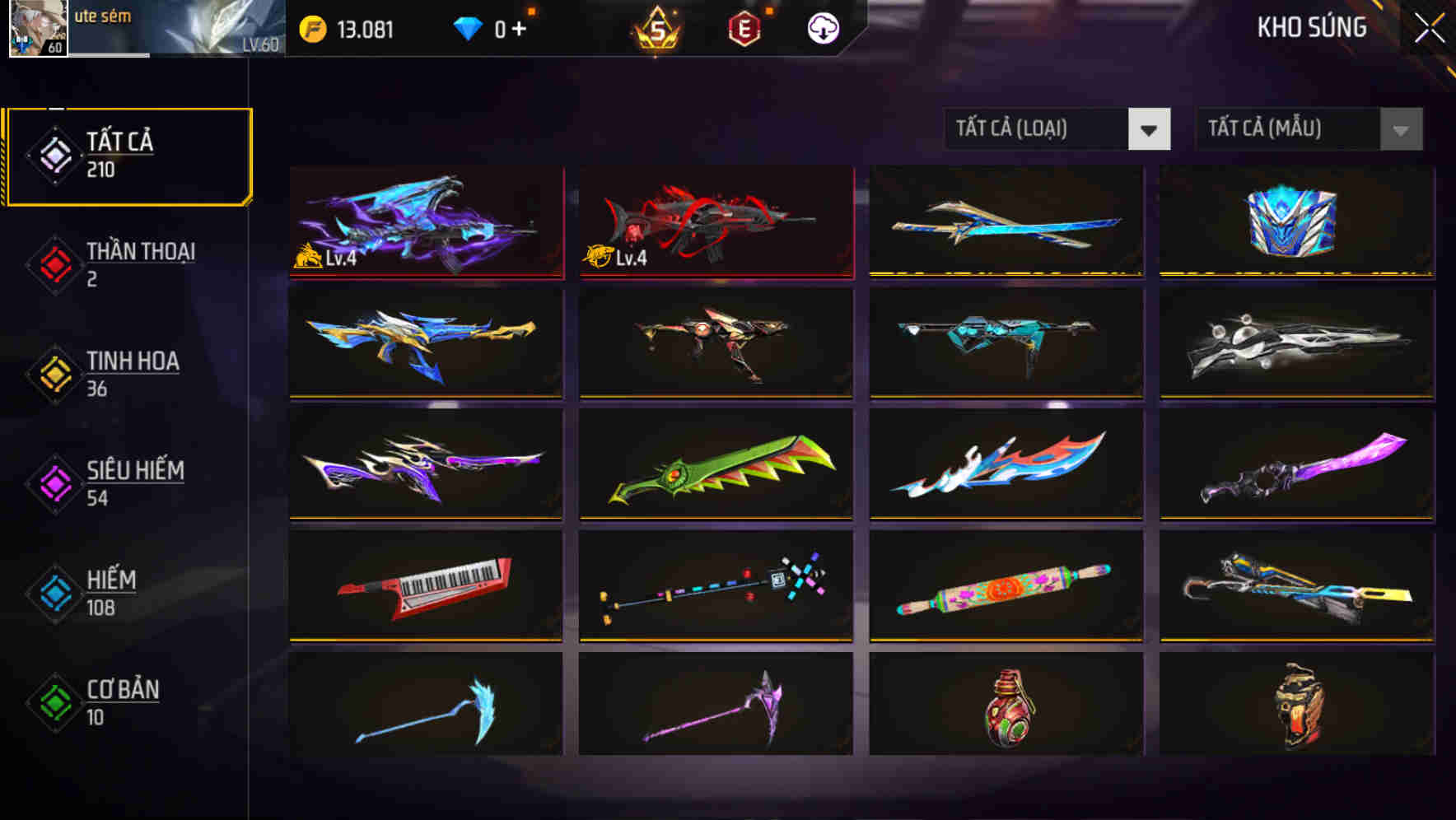Select the Lv.4 purple dragon rifle skin
Image resolution: width=1456 pixels, height=820 pixels.
pos(425,221)
